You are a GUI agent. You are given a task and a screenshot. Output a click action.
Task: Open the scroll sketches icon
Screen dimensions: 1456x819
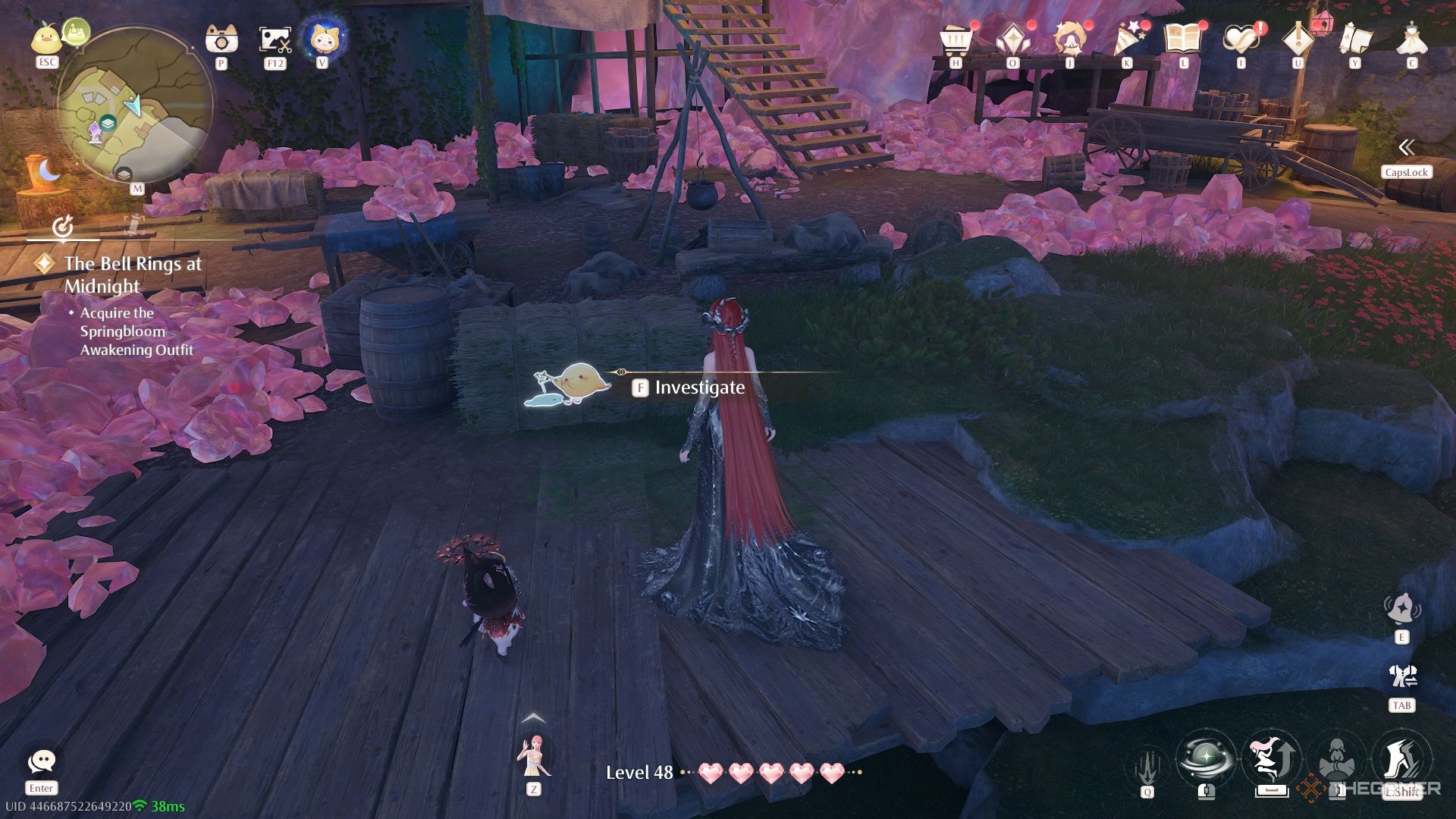point(1355,39)
